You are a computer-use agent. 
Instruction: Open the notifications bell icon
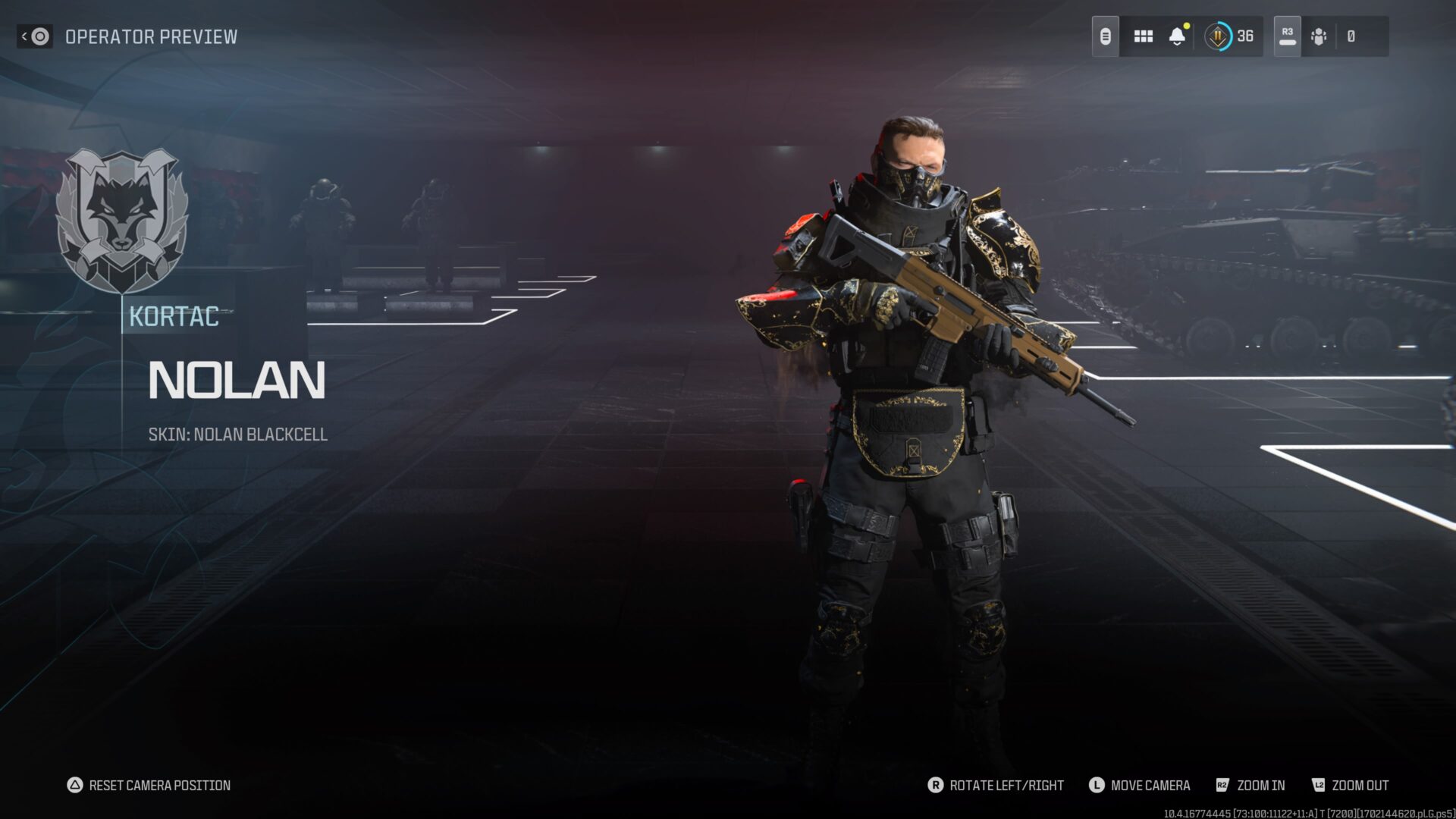pyautogui.click(x=1176, y=34)
